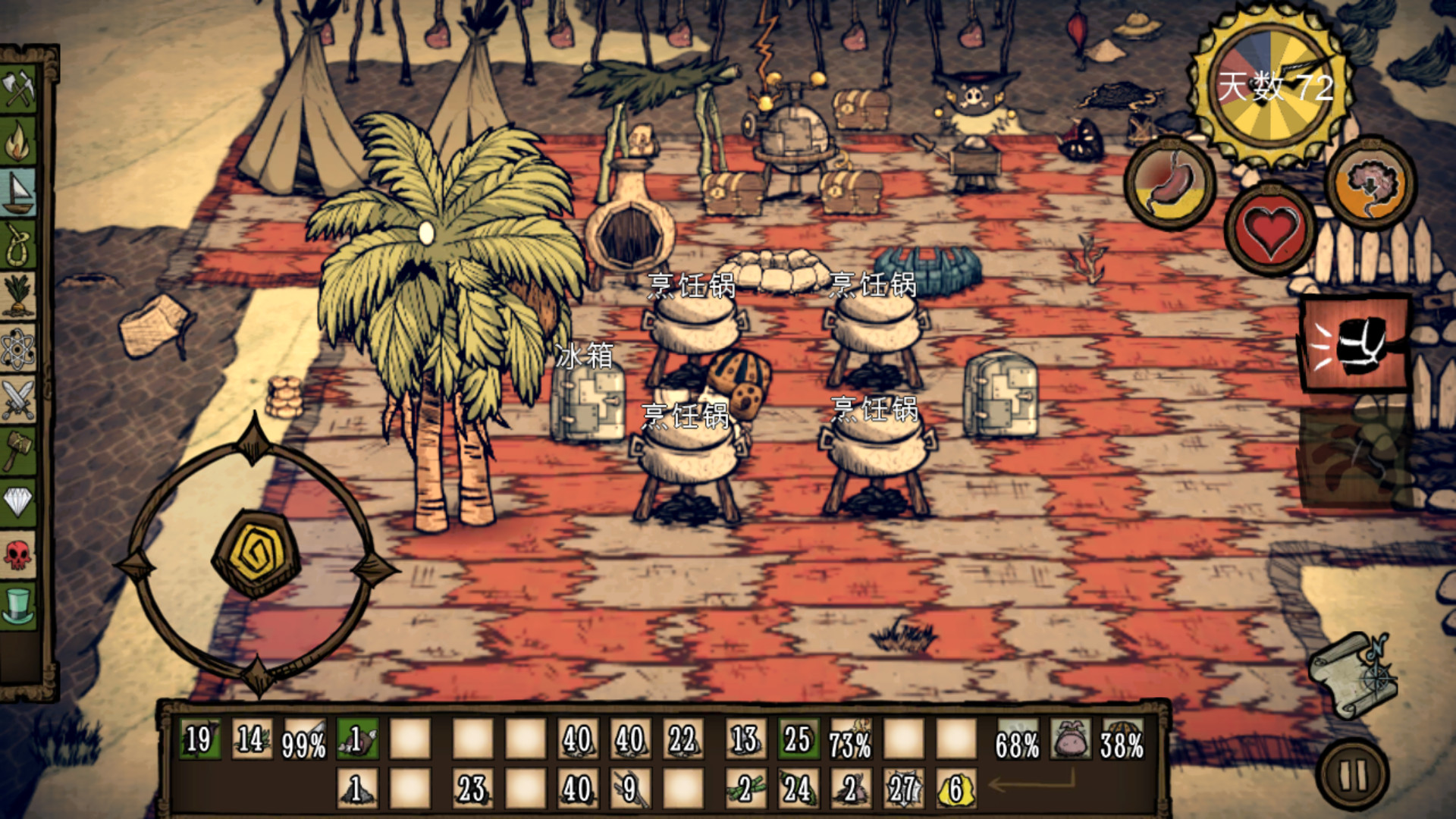Open the atom Science crafting tab
Screen dimensions: 1456x819
click(19, 347)
